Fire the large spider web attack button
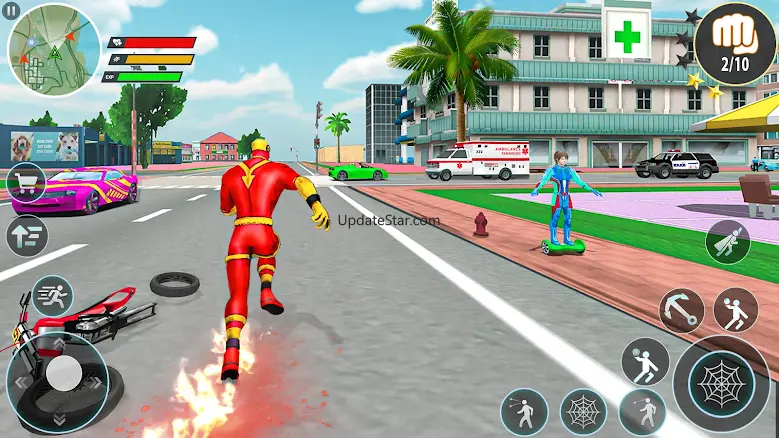Image resolution: width=779 pixels, height=438 pixels. (x=721, y=384)
